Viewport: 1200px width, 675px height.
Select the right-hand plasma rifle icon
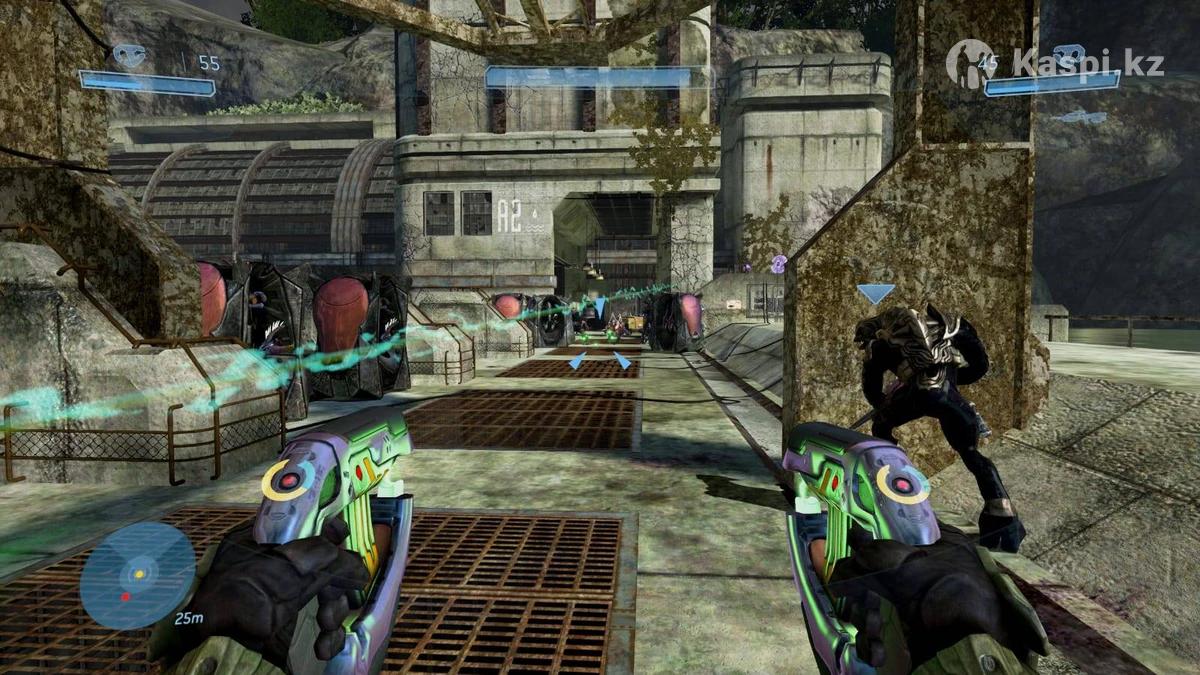click(1070, 56)
